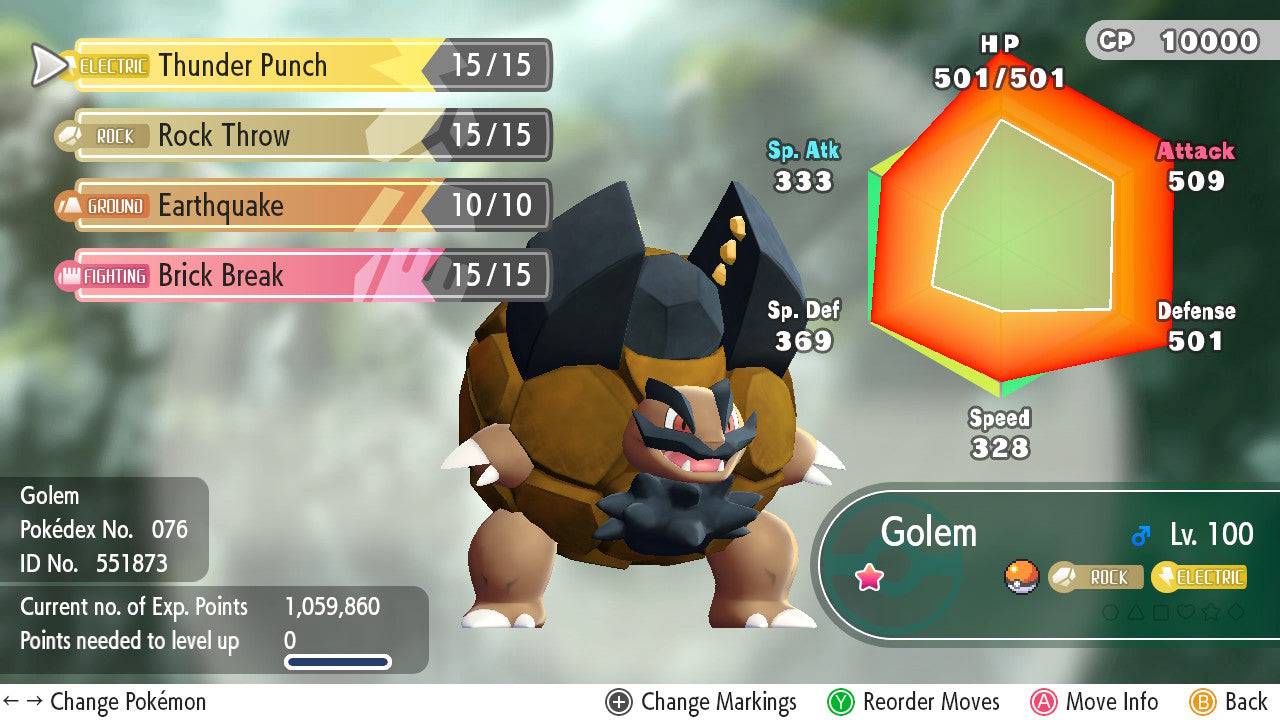The height and width of the screenshot is (720, 1280).
Task: Select the Thunder Punch move
Action: (x=300, y=66)
